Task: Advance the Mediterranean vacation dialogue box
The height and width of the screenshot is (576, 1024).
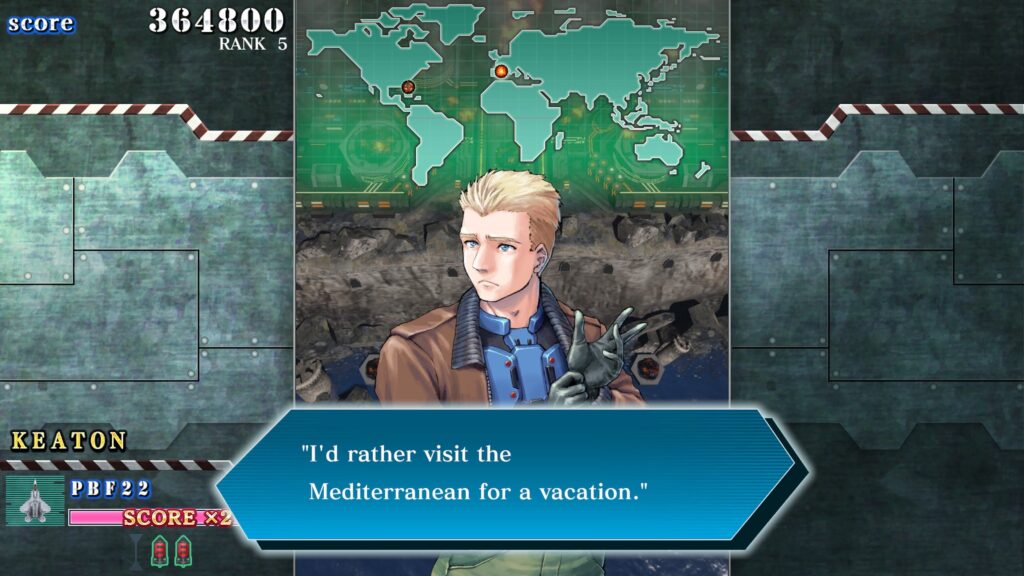Action: tap(505, 473)
